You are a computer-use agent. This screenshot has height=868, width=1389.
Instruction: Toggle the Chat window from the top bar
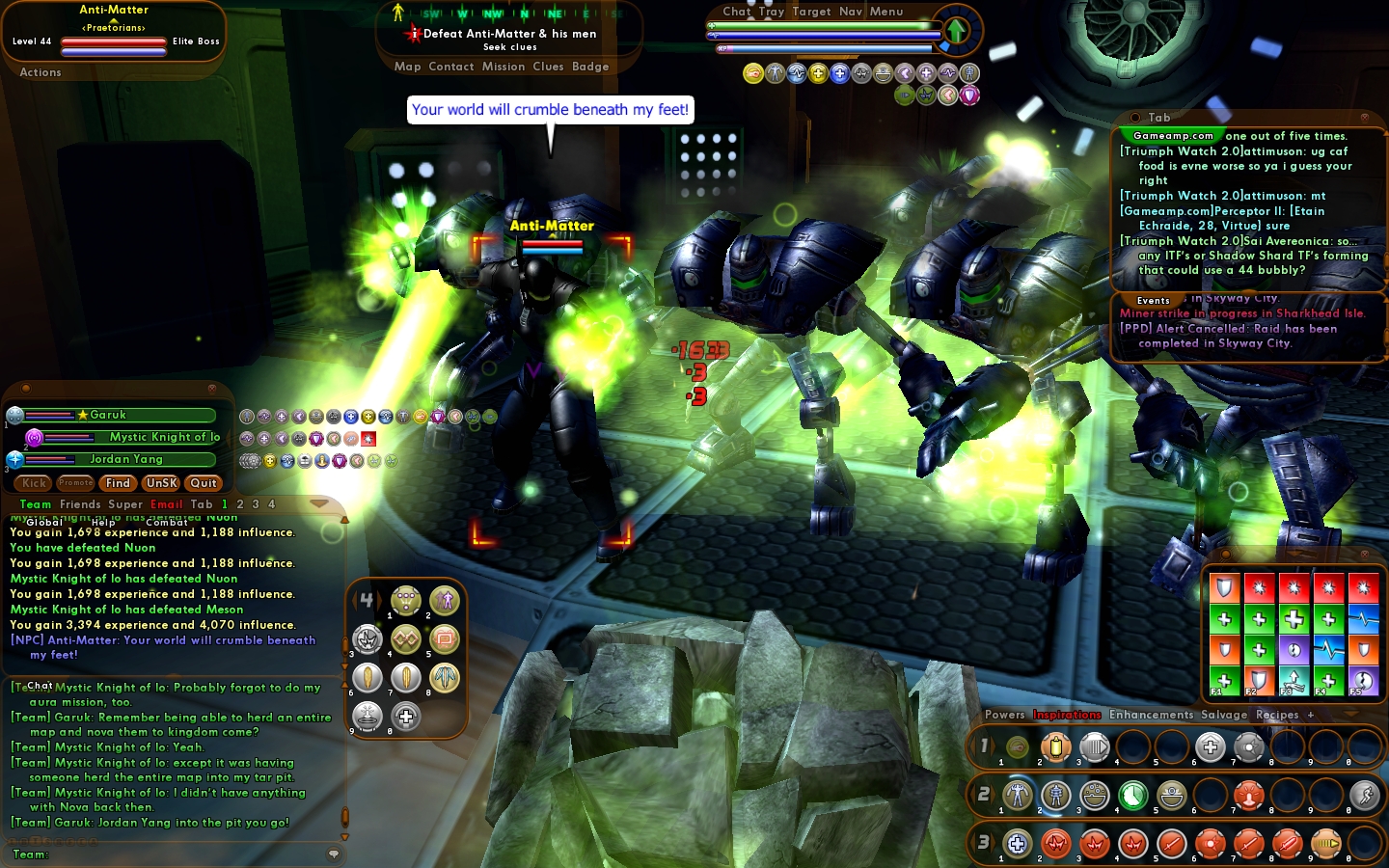[x=736, y=12]
